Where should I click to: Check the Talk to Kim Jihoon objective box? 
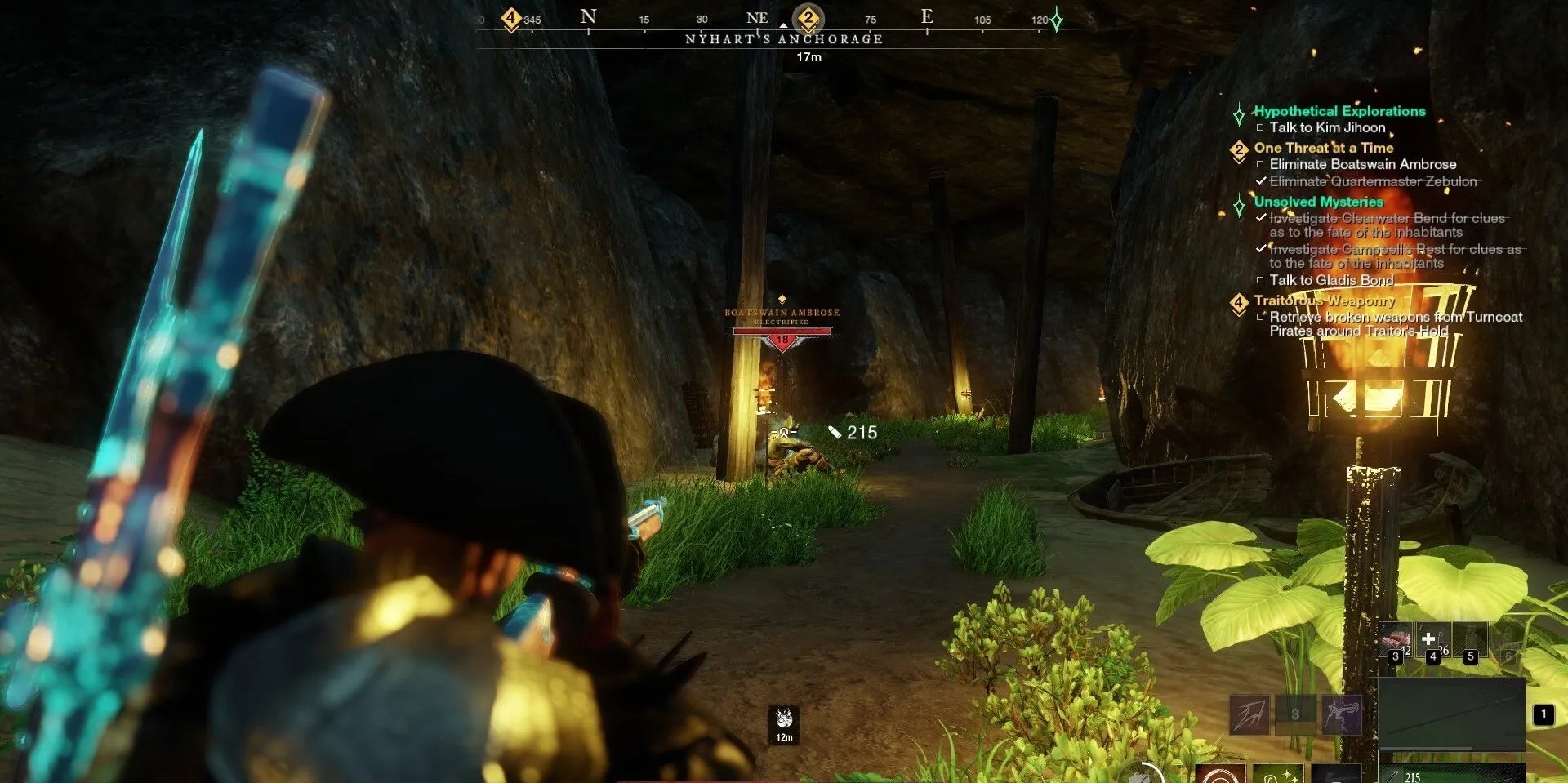pos(1261,127)
